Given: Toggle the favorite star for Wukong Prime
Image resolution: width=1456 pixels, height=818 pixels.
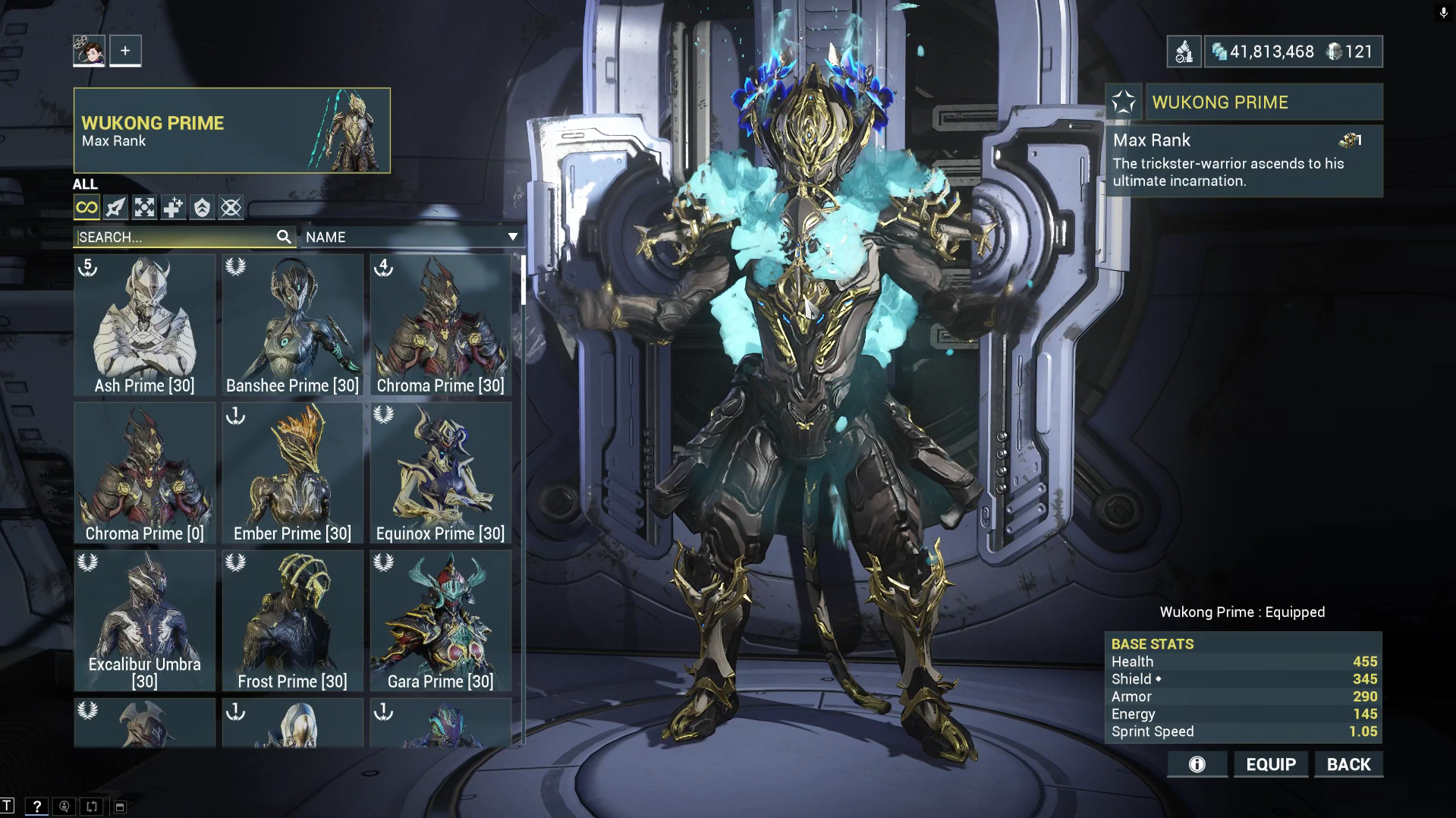Looking at the screenshot, I should 1124,102.
